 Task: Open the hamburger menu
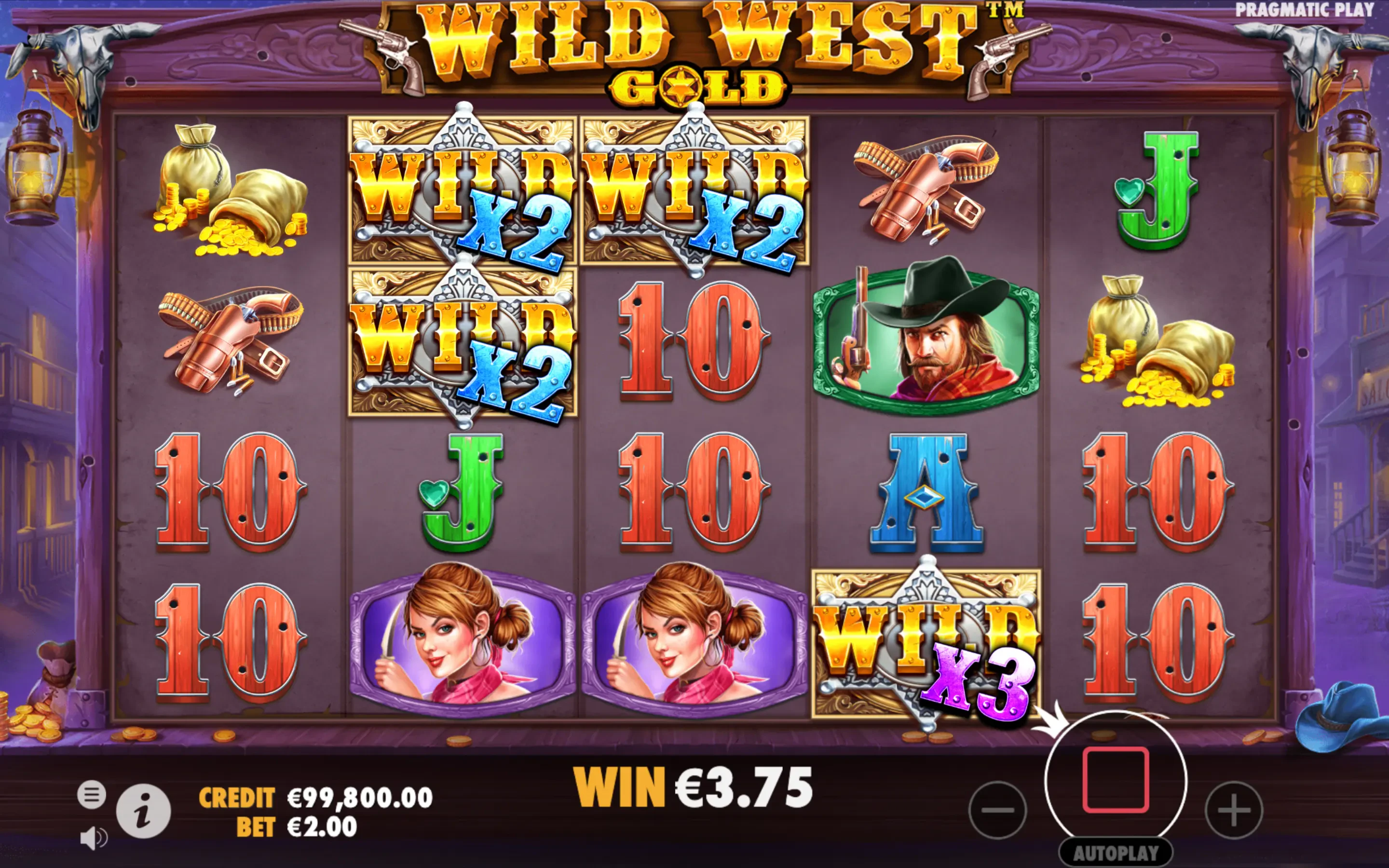click(92, 795)
